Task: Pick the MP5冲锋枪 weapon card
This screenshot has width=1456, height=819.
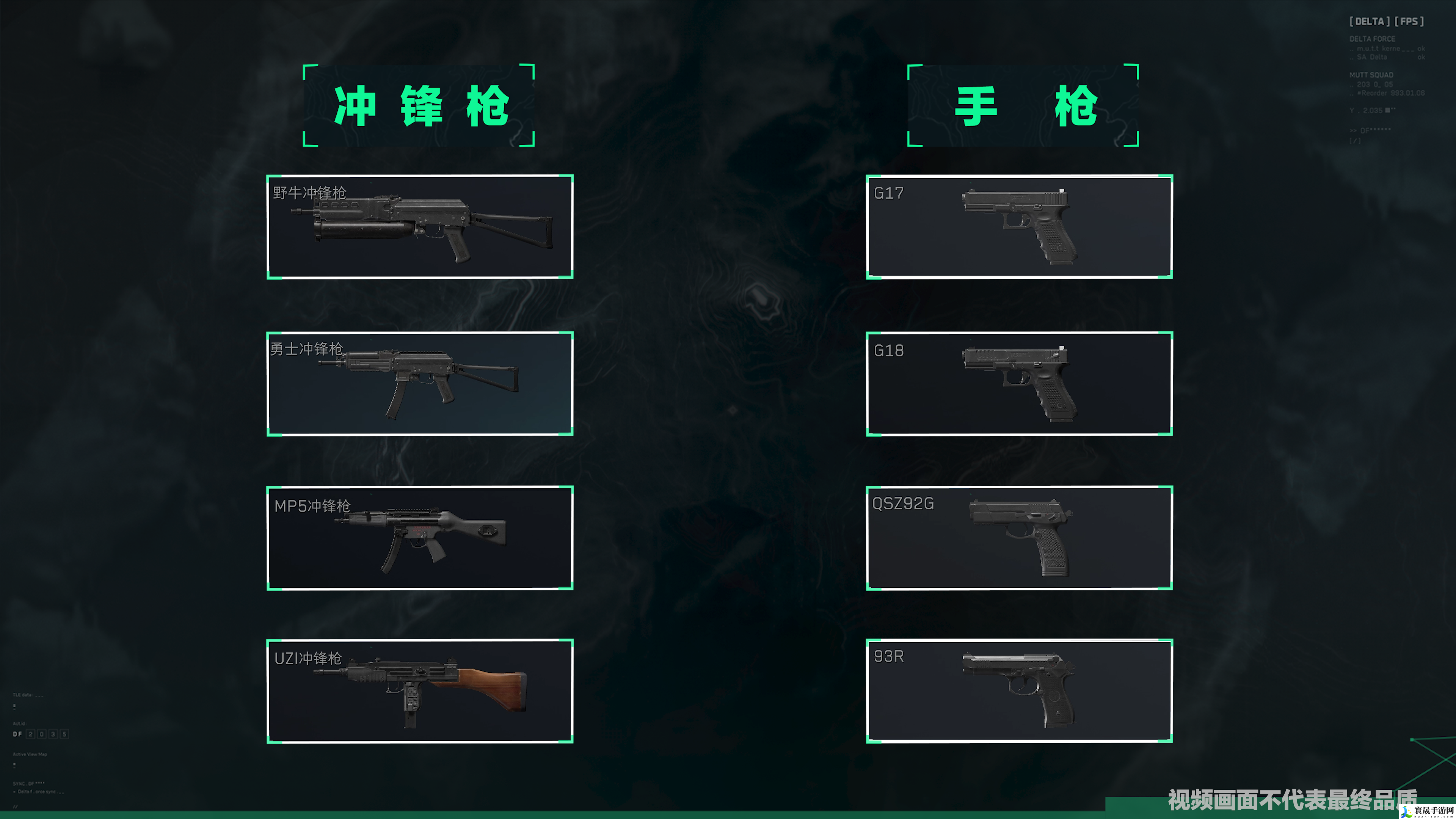Action: click(420, 538)
